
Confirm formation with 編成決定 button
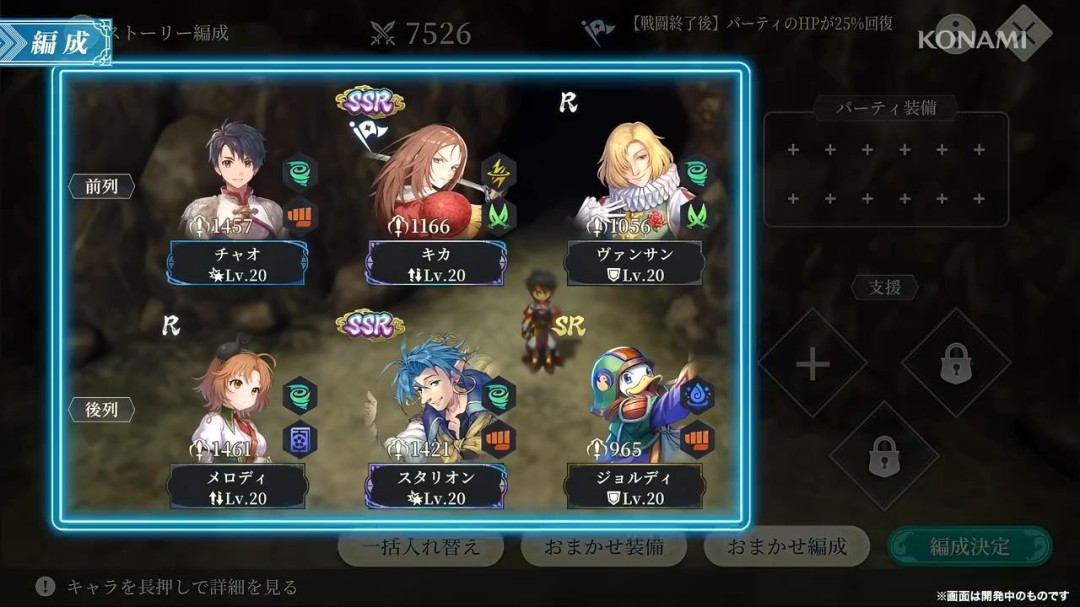coord(969,546)
